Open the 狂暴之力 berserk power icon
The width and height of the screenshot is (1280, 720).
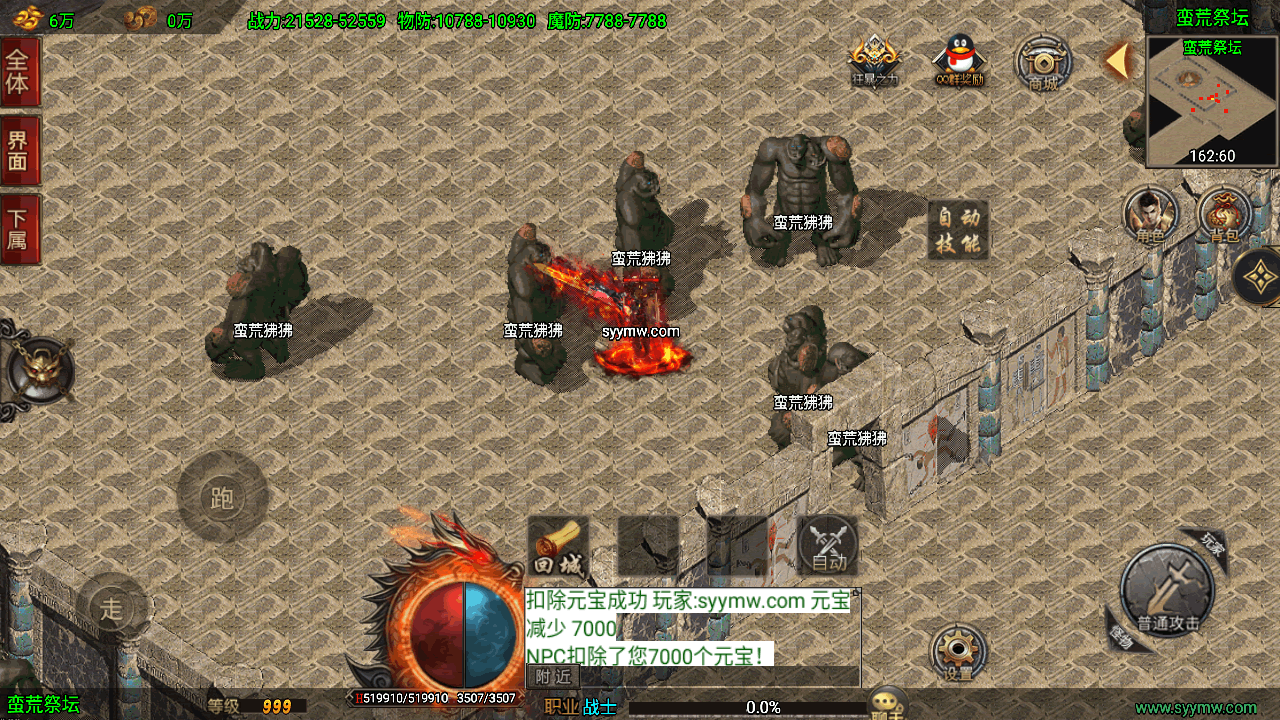pyautogui.click(x=874, y=62)
